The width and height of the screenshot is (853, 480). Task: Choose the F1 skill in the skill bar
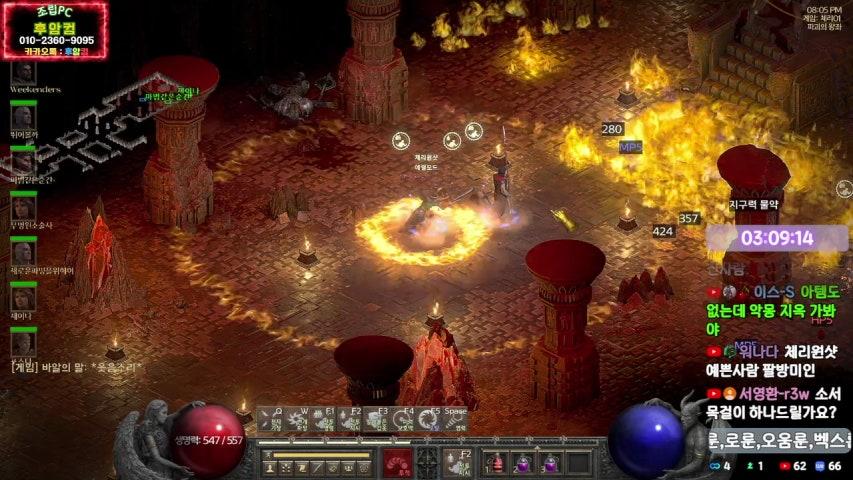pyautogui.click(x=323, y=420)
